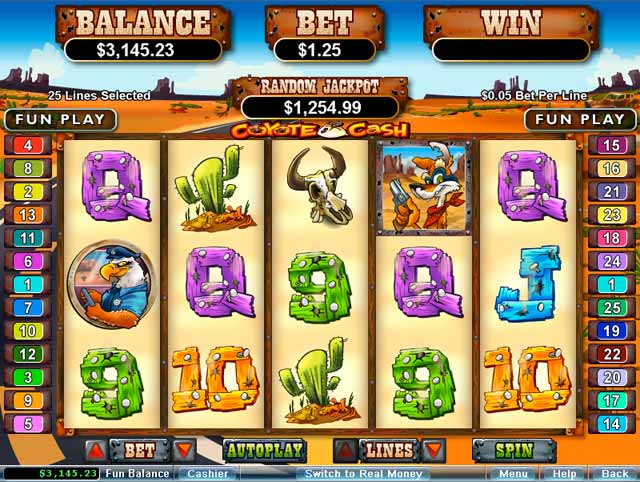Spin the reels with the SPIN button

[513, 451]
